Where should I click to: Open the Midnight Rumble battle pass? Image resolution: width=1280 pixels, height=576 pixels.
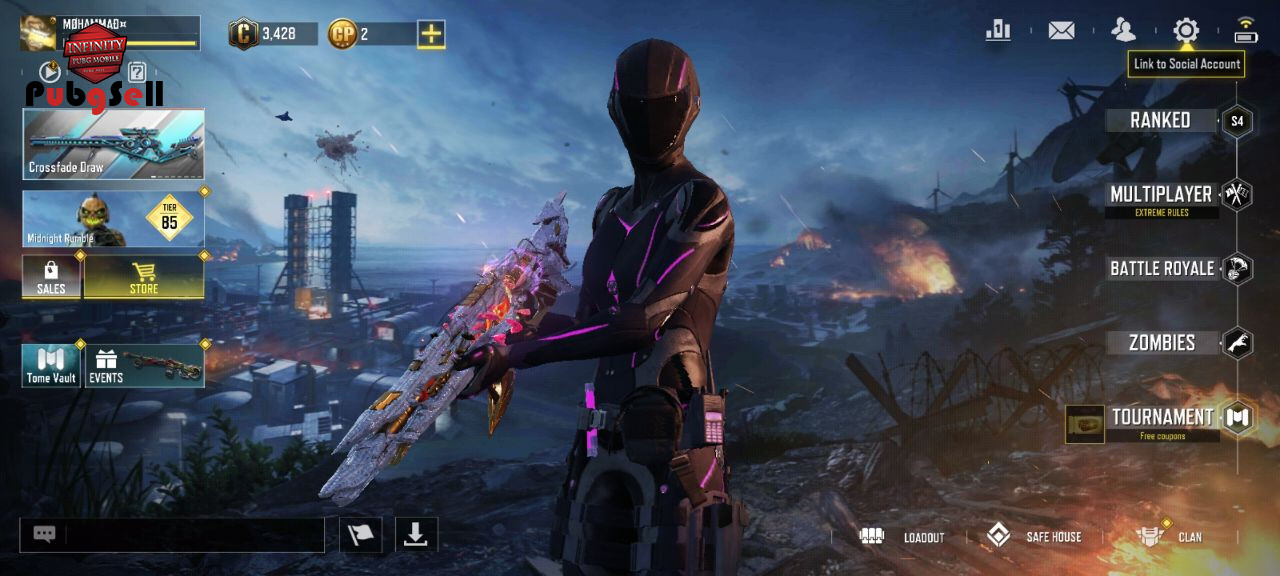coord(113,219)
